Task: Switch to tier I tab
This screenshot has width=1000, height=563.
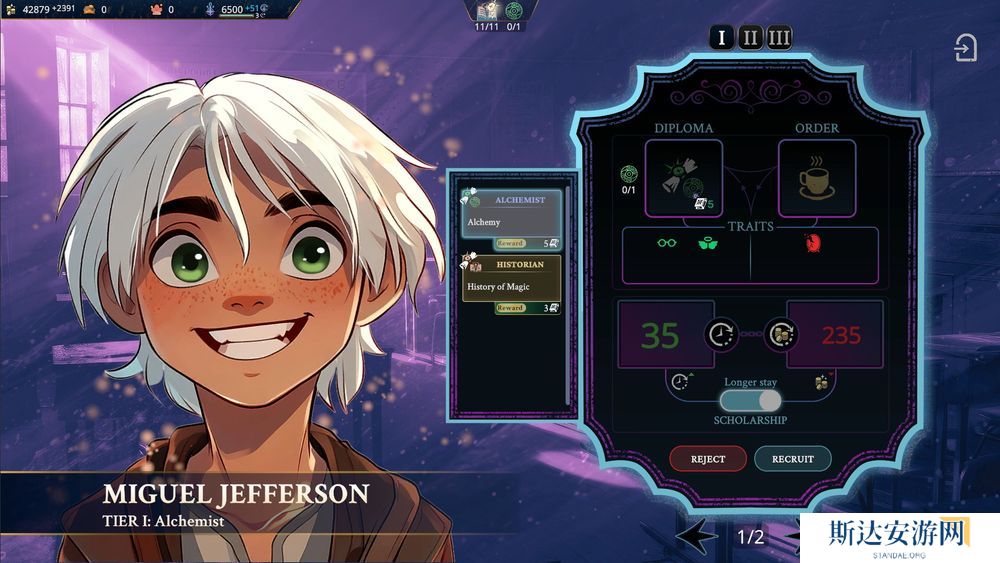Action: pyautogui.click(x=721, y=39)
